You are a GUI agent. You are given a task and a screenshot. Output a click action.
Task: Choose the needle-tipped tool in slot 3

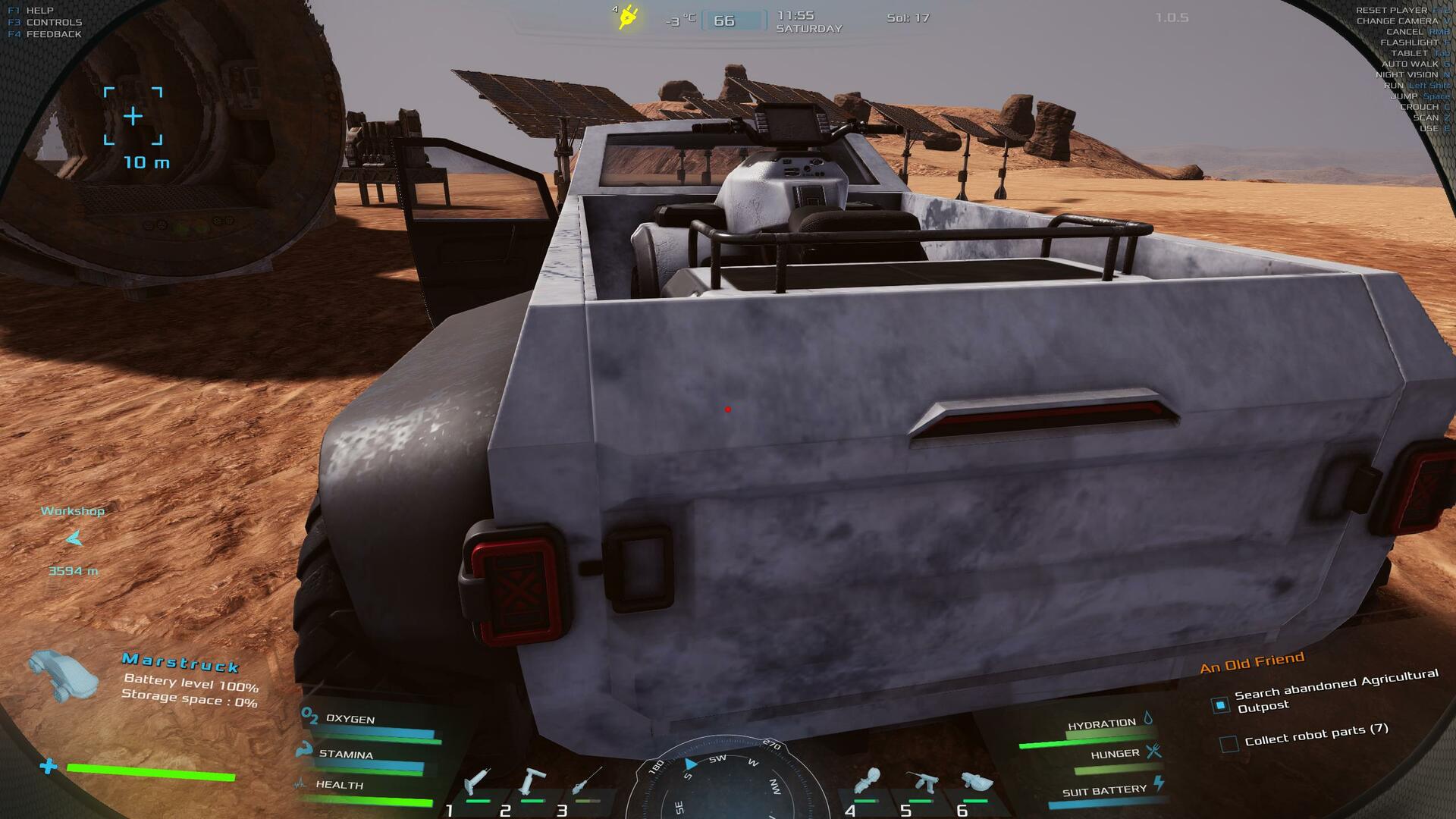click(x=588, y=782)
